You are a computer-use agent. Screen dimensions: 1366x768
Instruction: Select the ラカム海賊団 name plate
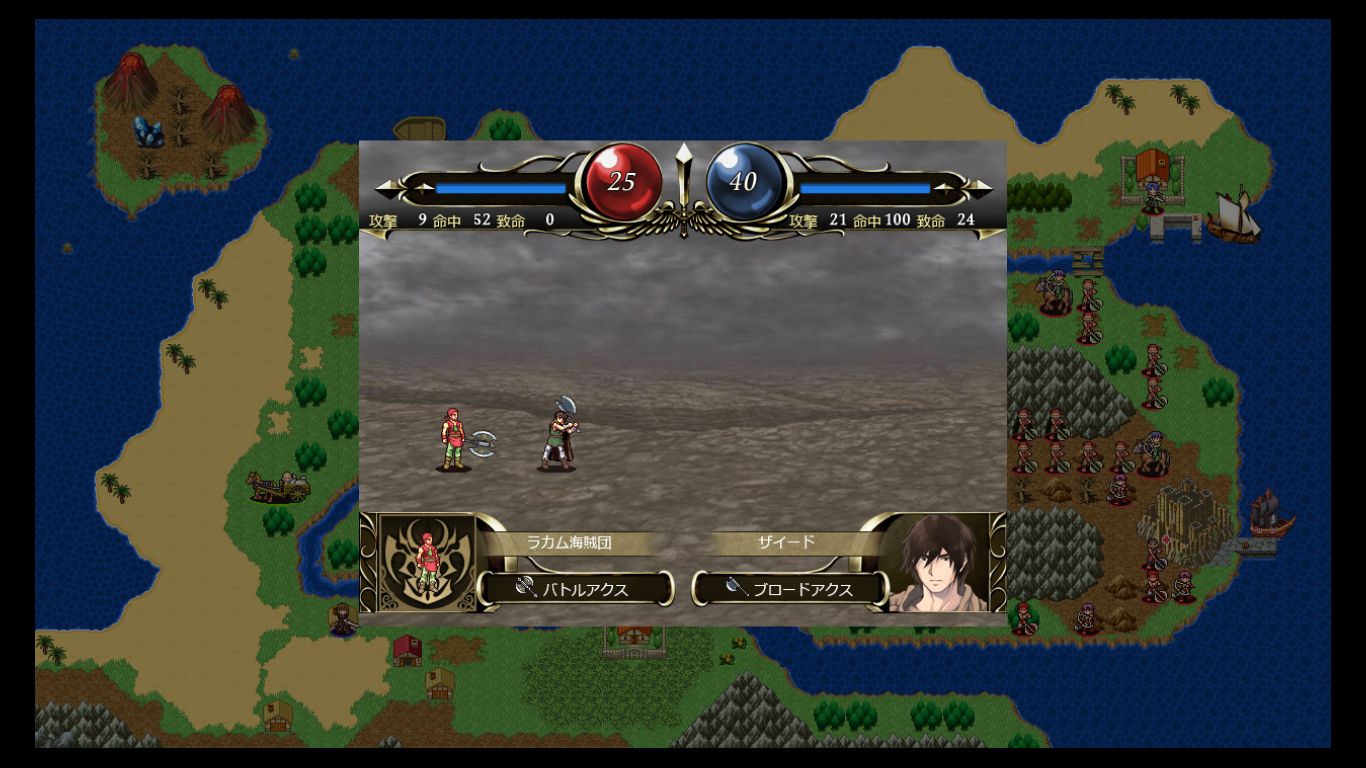point(569,543)
